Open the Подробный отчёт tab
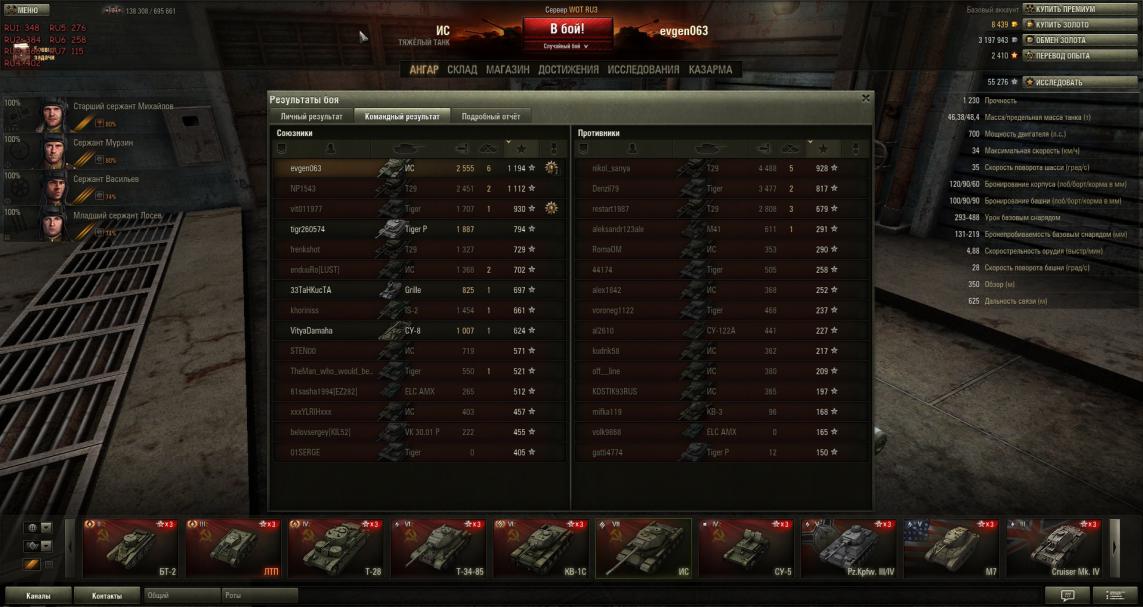This screenshot has width=1143, height=607. [490, 117]
